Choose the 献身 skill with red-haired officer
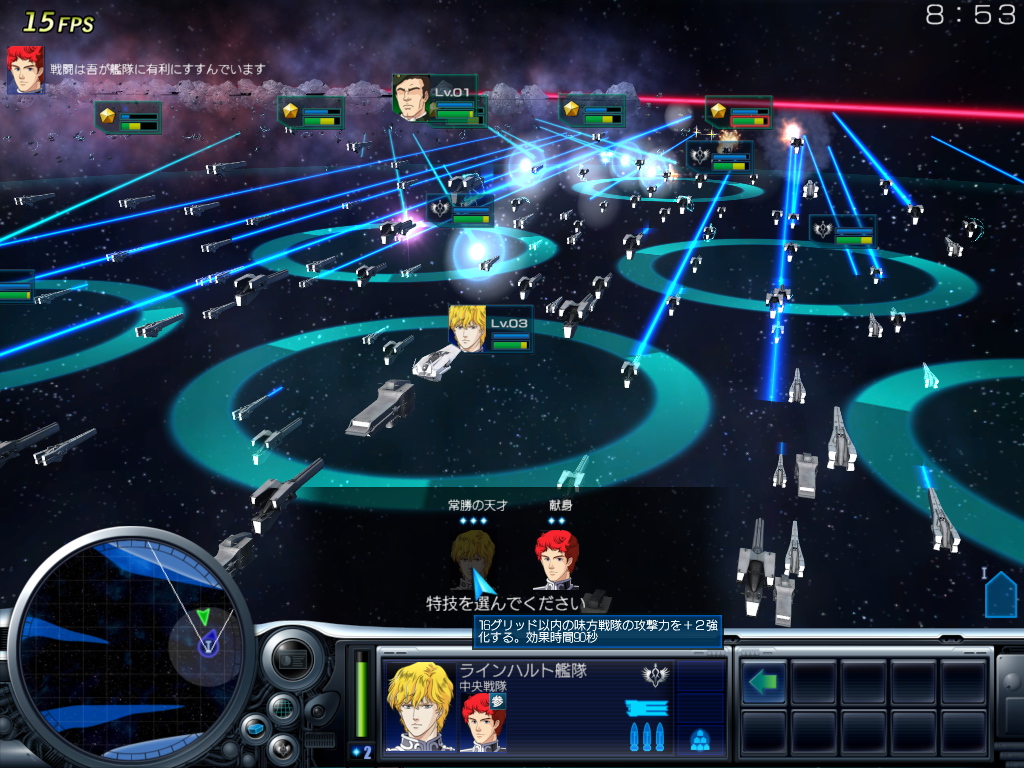The height and width of the screenshot is (768, 1024). pyautogui.click(x=556, y=559)
